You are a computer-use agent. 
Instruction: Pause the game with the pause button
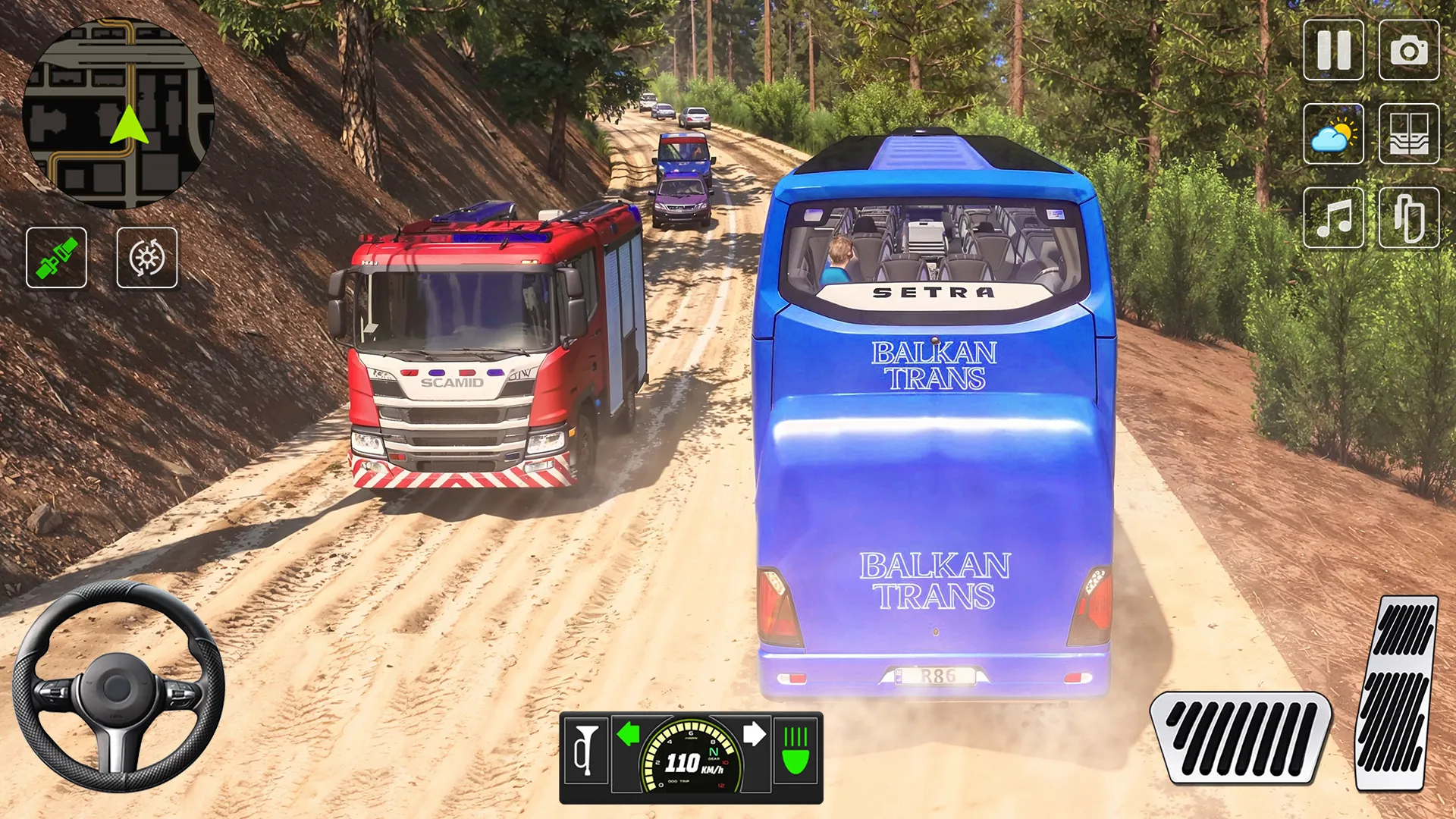tap(1333, 50)
